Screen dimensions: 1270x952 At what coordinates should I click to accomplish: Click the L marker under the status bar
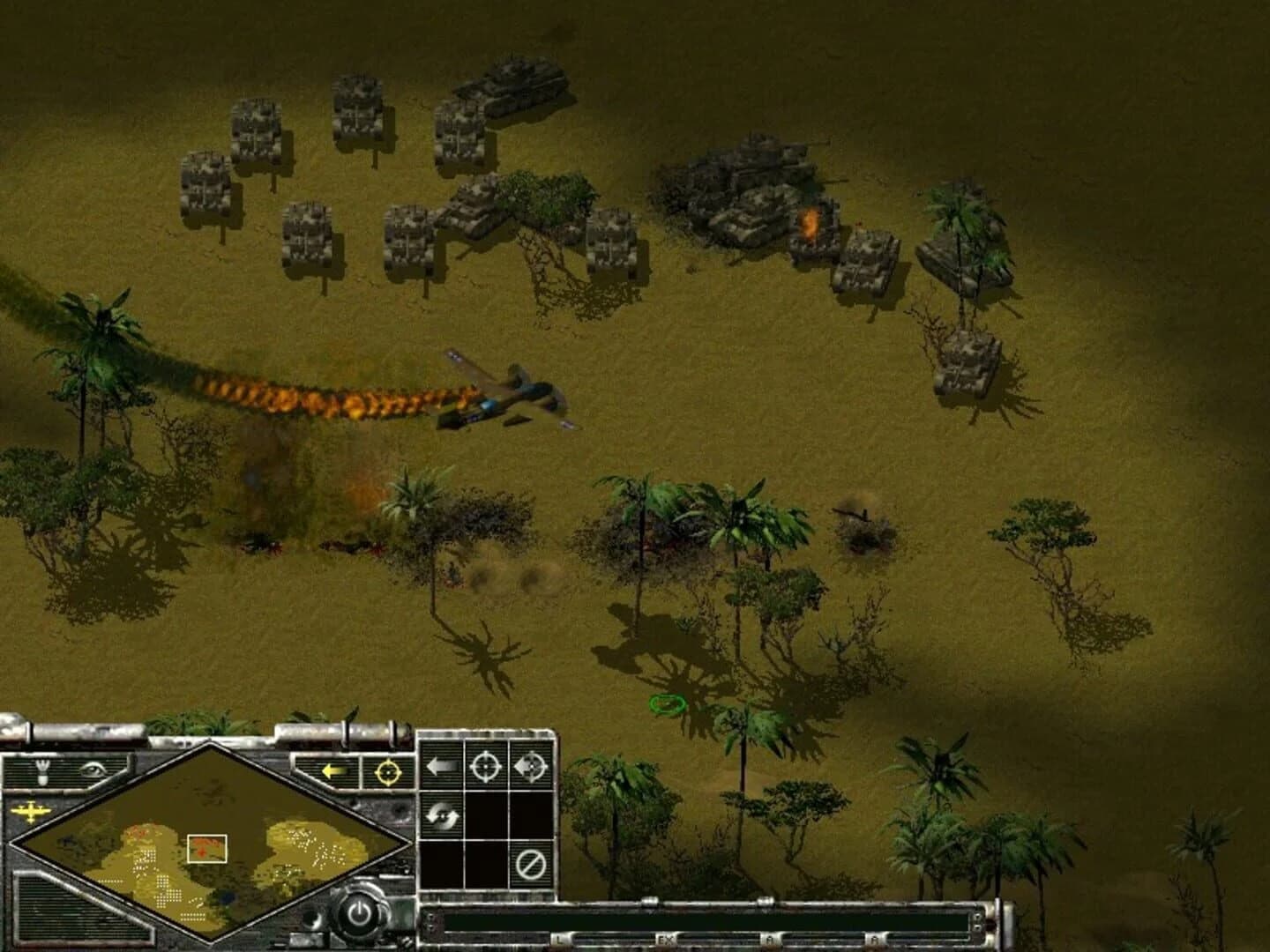point(558,938)
